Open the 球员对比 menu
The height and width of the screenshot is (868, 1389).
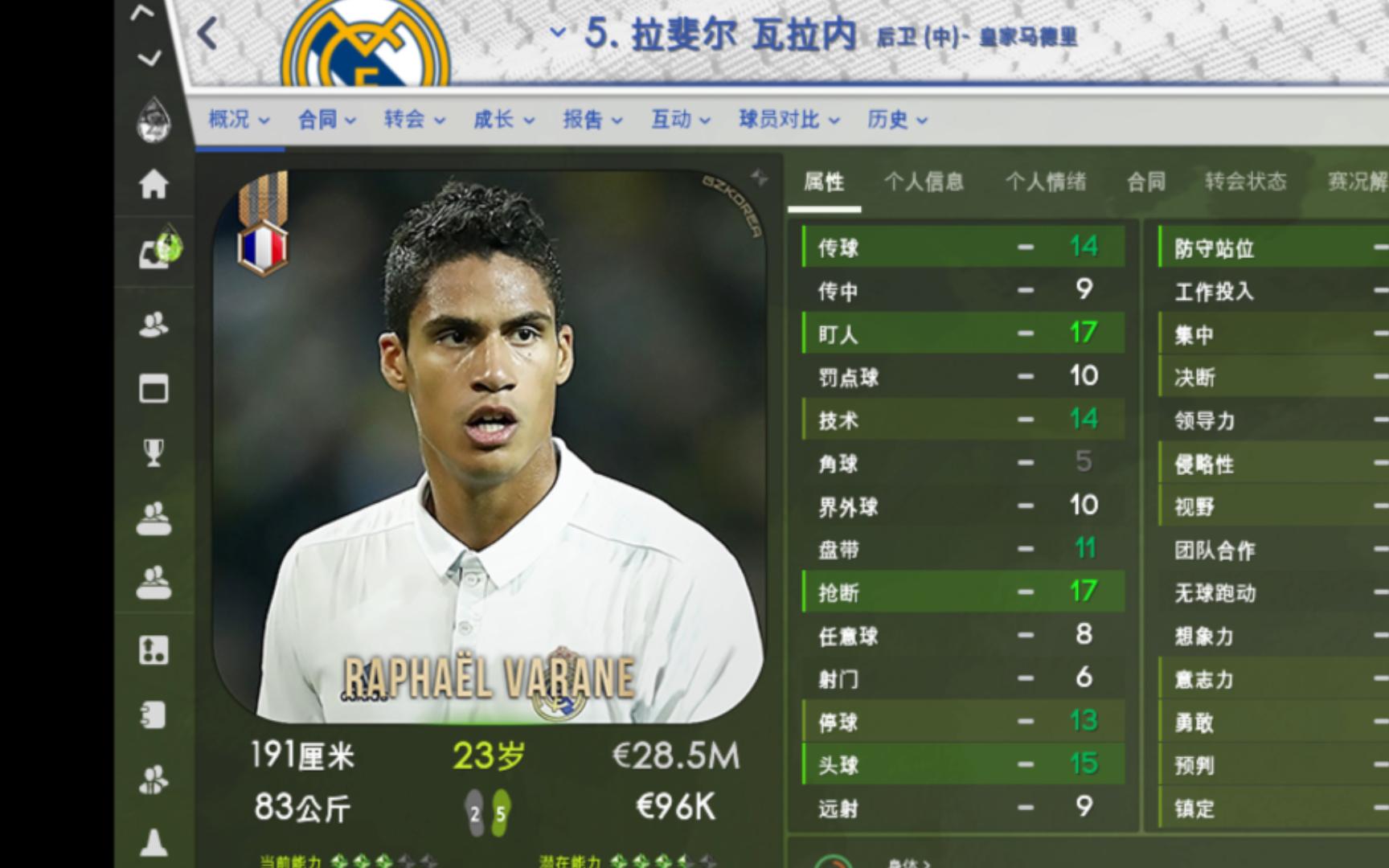click(x=789, y=120)
